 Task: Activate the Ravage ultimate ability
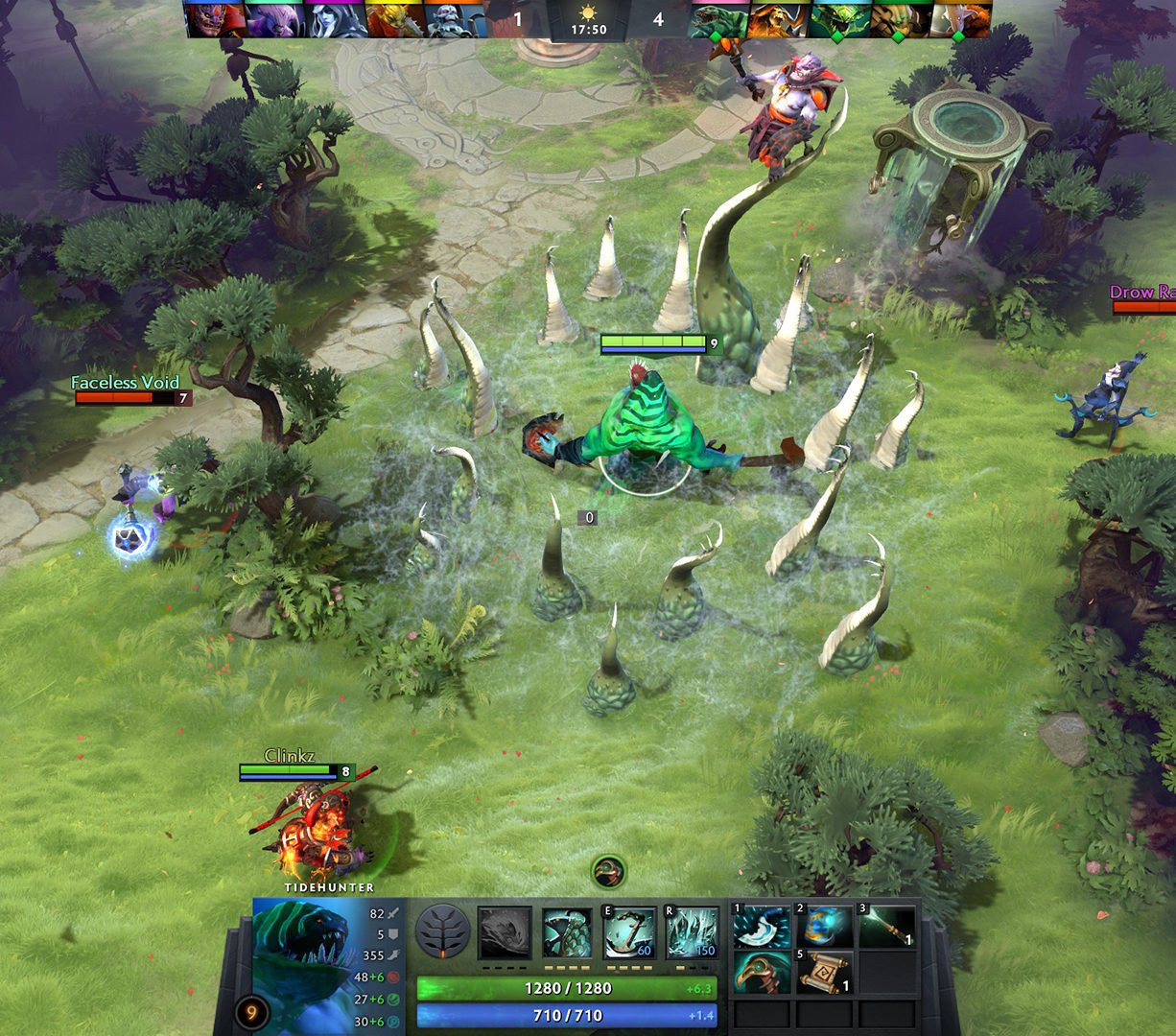[x=692, y=932]
